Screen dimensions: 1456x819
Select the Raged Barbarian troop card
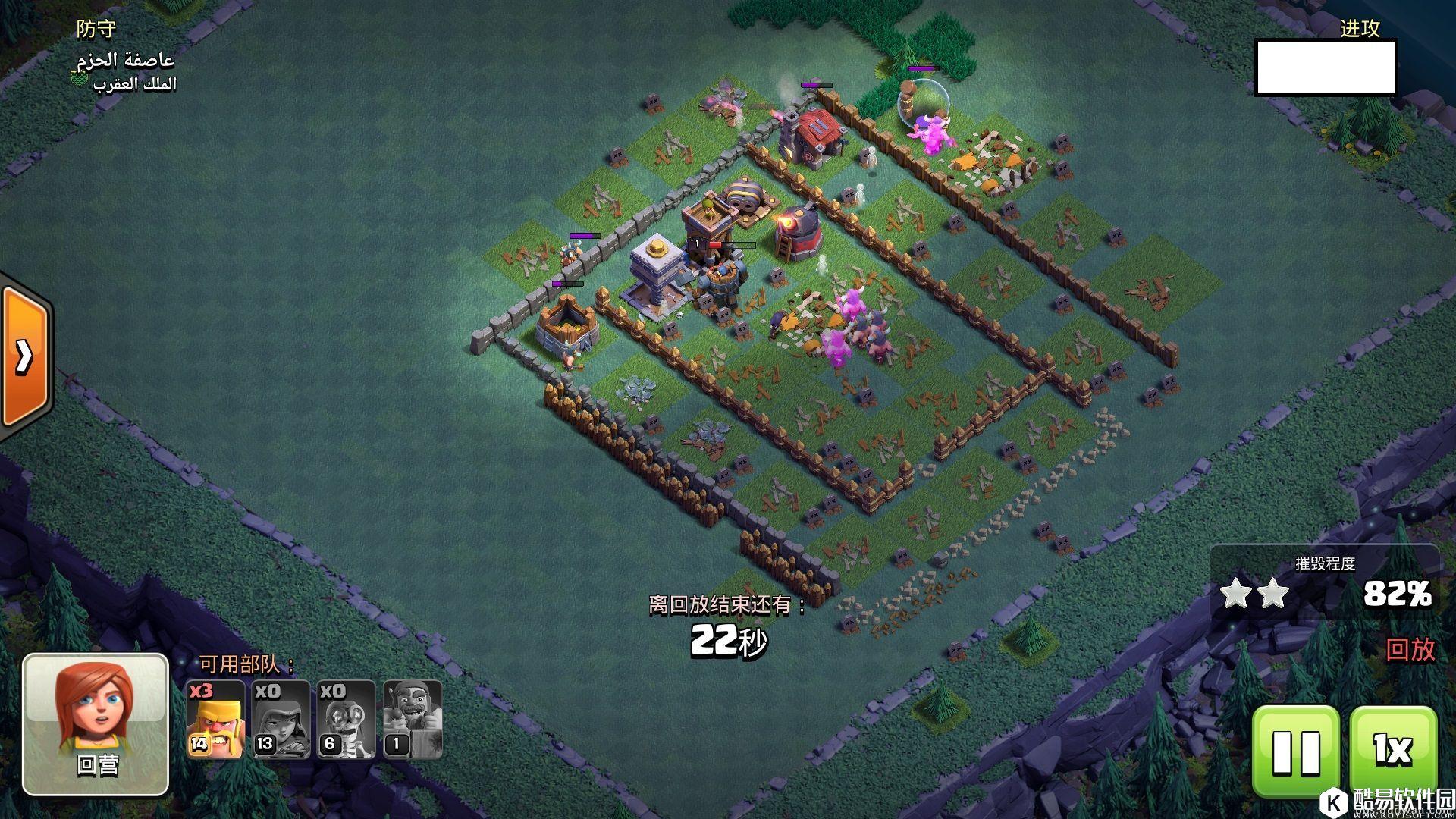tap(216, 719)
